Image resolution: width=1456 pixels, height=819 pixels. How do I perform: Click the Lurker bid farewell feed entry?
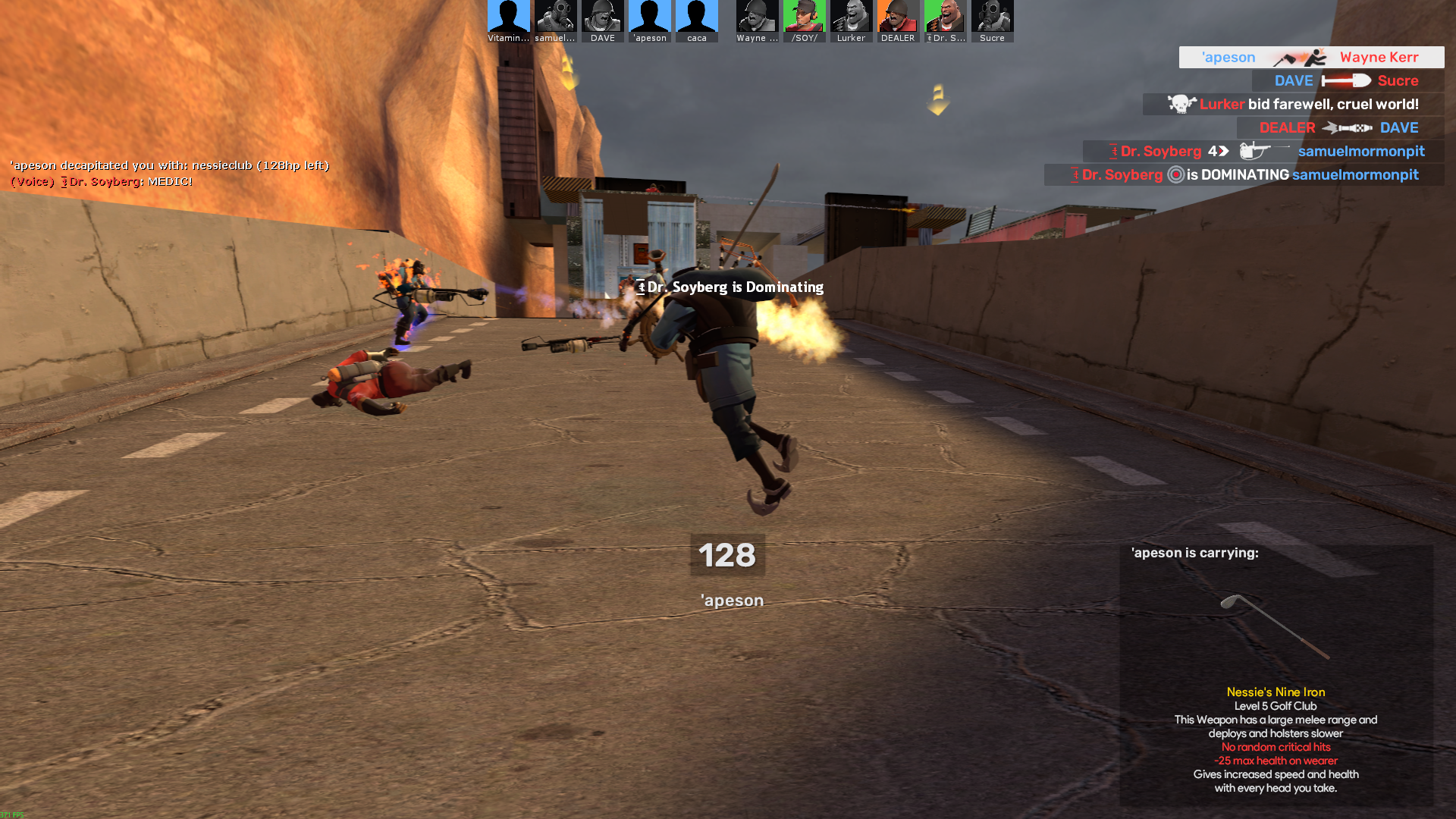click(x=1293, y=105)
